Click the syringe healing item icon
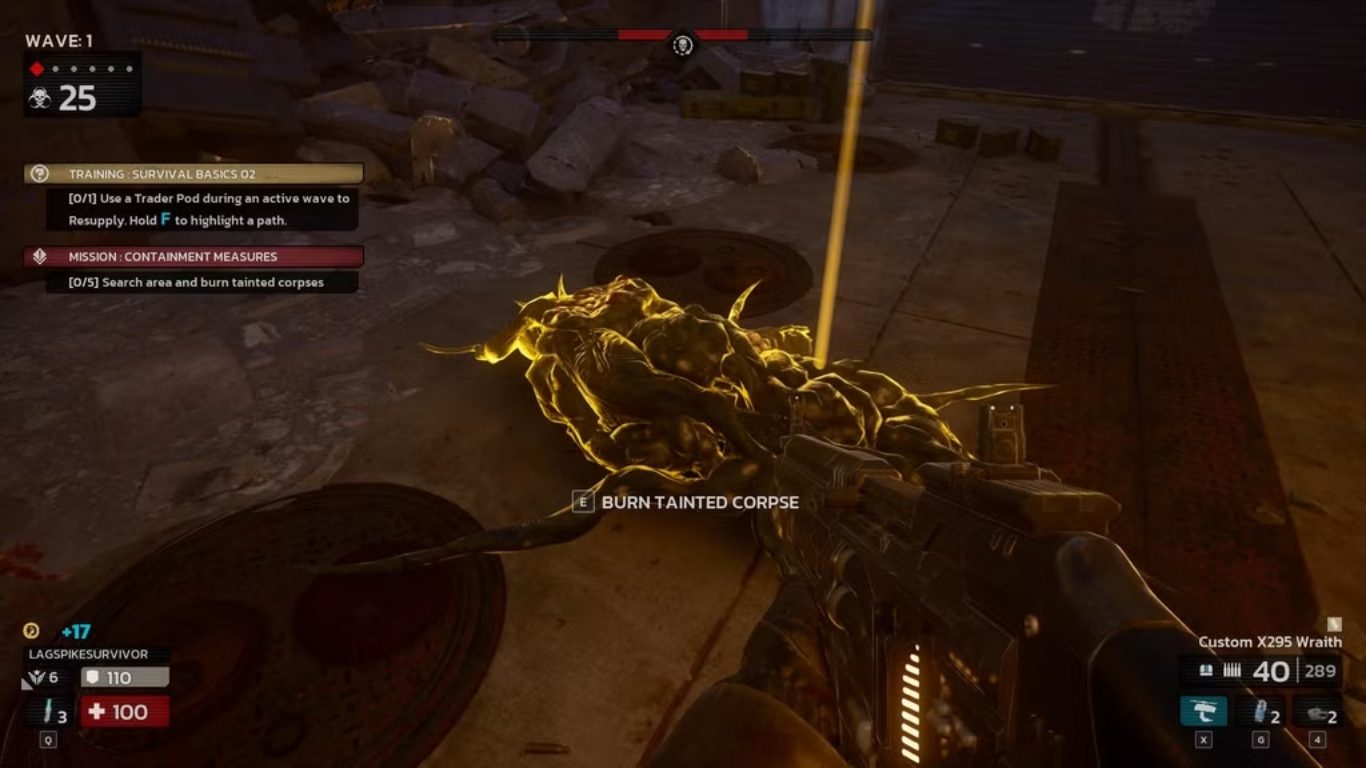1366x768 pixels. 48,710
